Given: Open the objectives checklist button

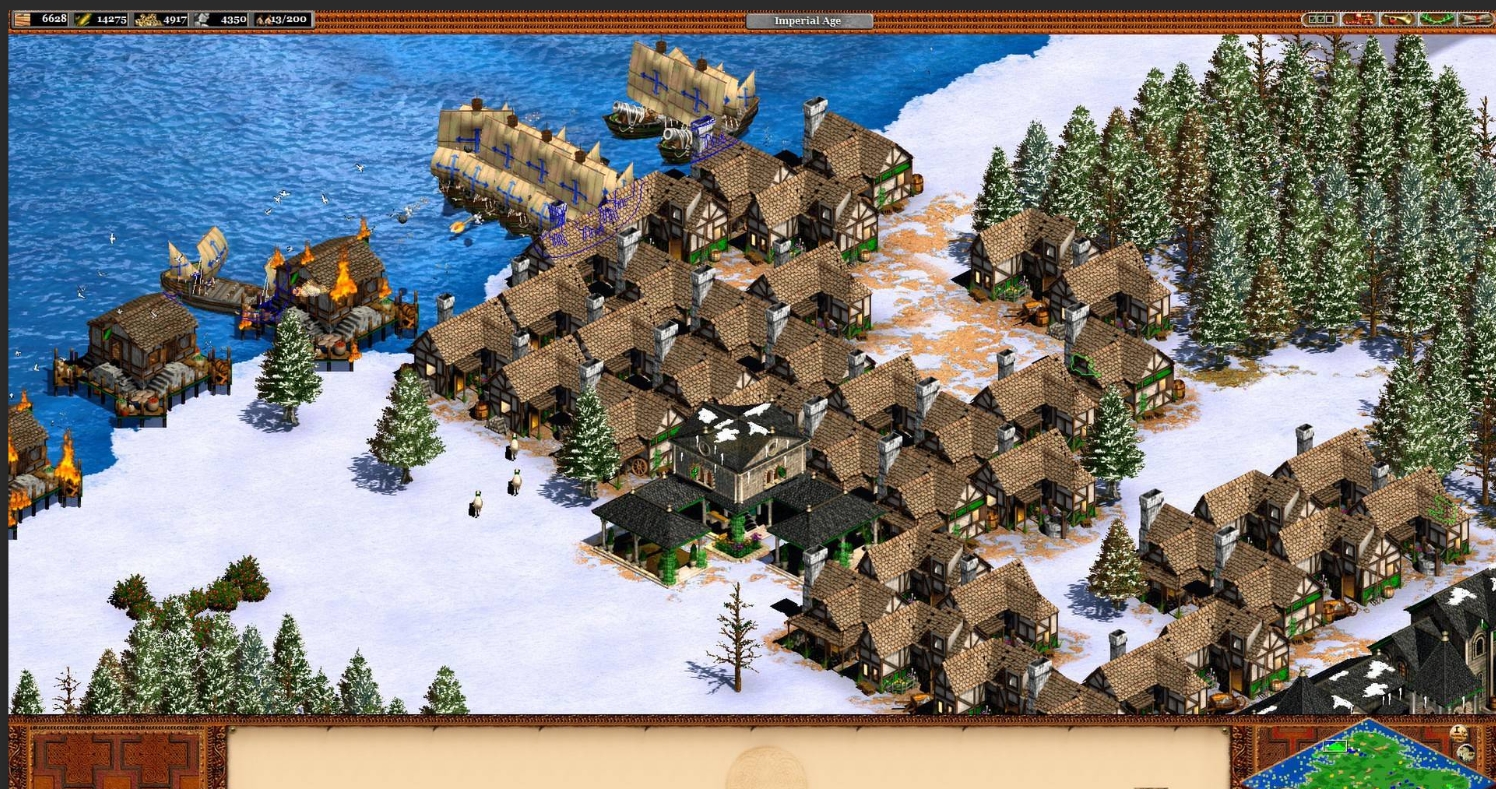Looking at the screenshot, I should pyautogui.click(x=1320, y=19).
